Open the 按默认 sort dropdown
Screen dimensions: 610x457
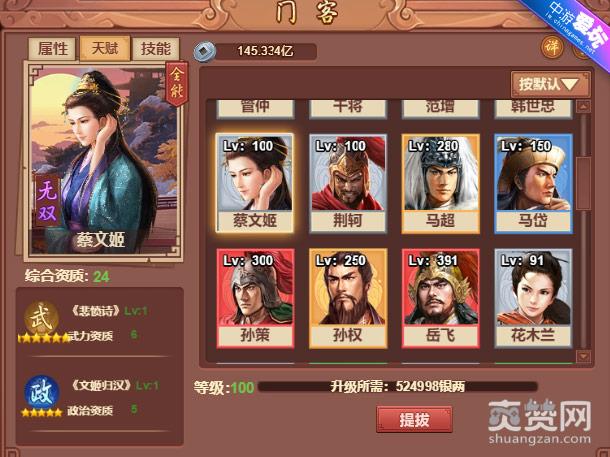pyautogui.click(x=548, y=84)
